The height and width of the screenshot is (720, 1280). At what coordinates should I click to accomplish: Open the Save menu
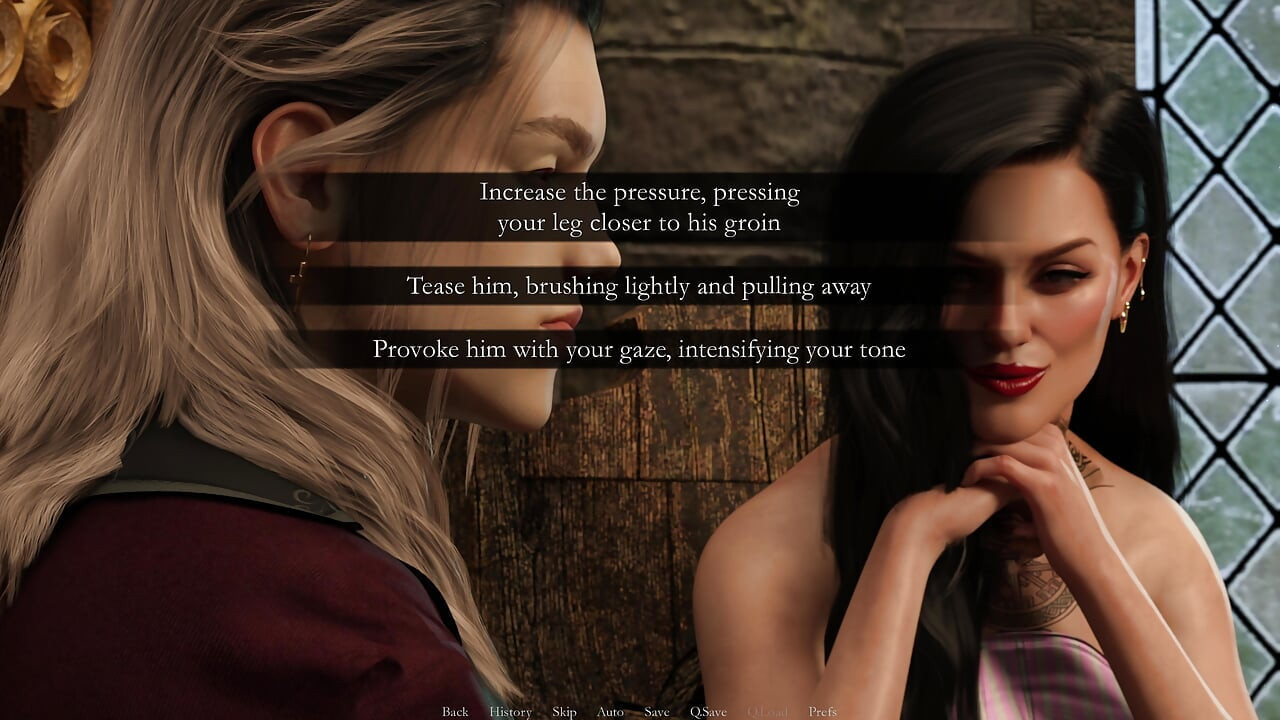657,712
